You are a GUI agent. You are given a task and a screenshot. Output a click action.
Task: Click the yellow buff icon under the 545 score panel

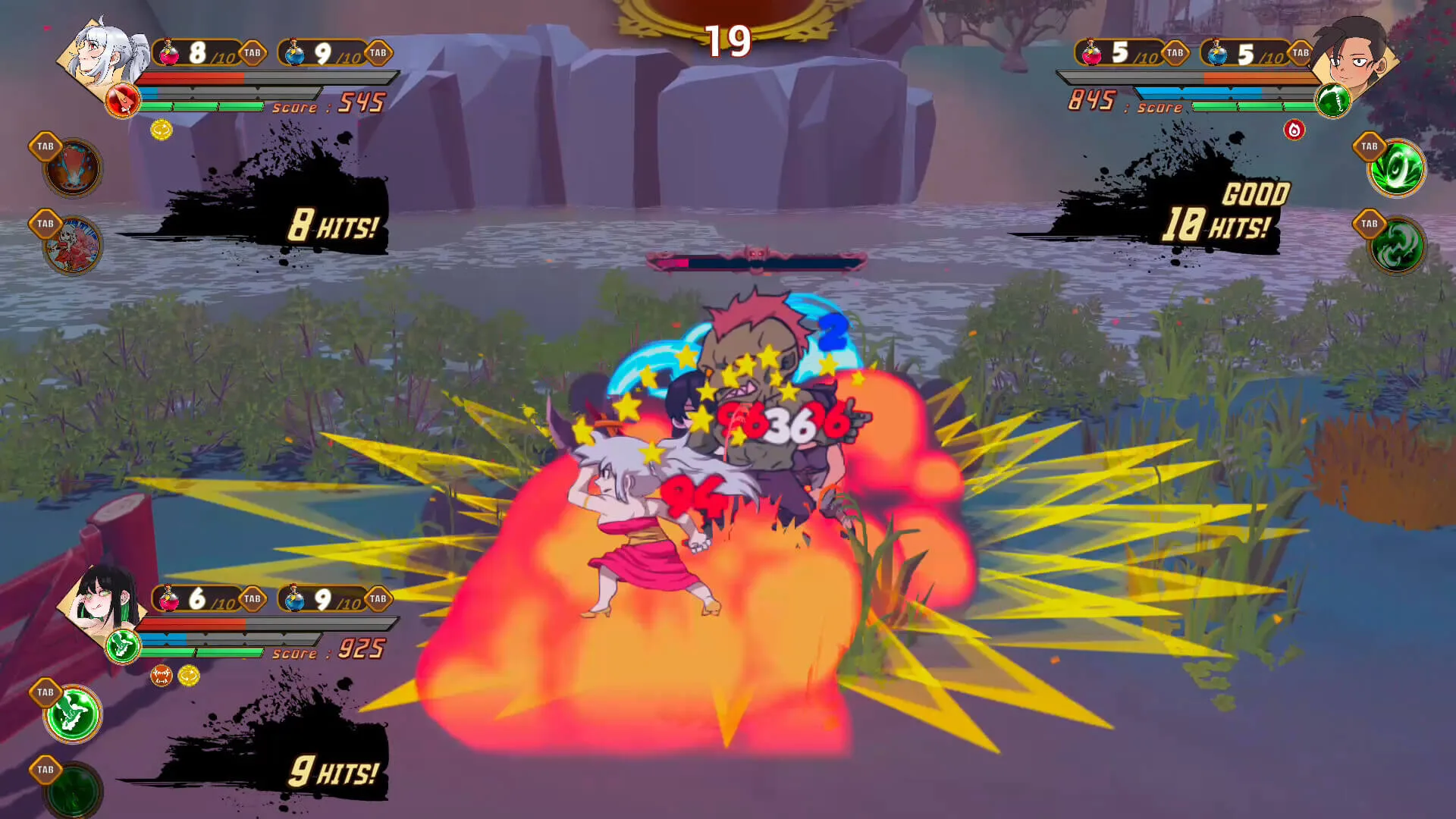(x=162, y=130)
